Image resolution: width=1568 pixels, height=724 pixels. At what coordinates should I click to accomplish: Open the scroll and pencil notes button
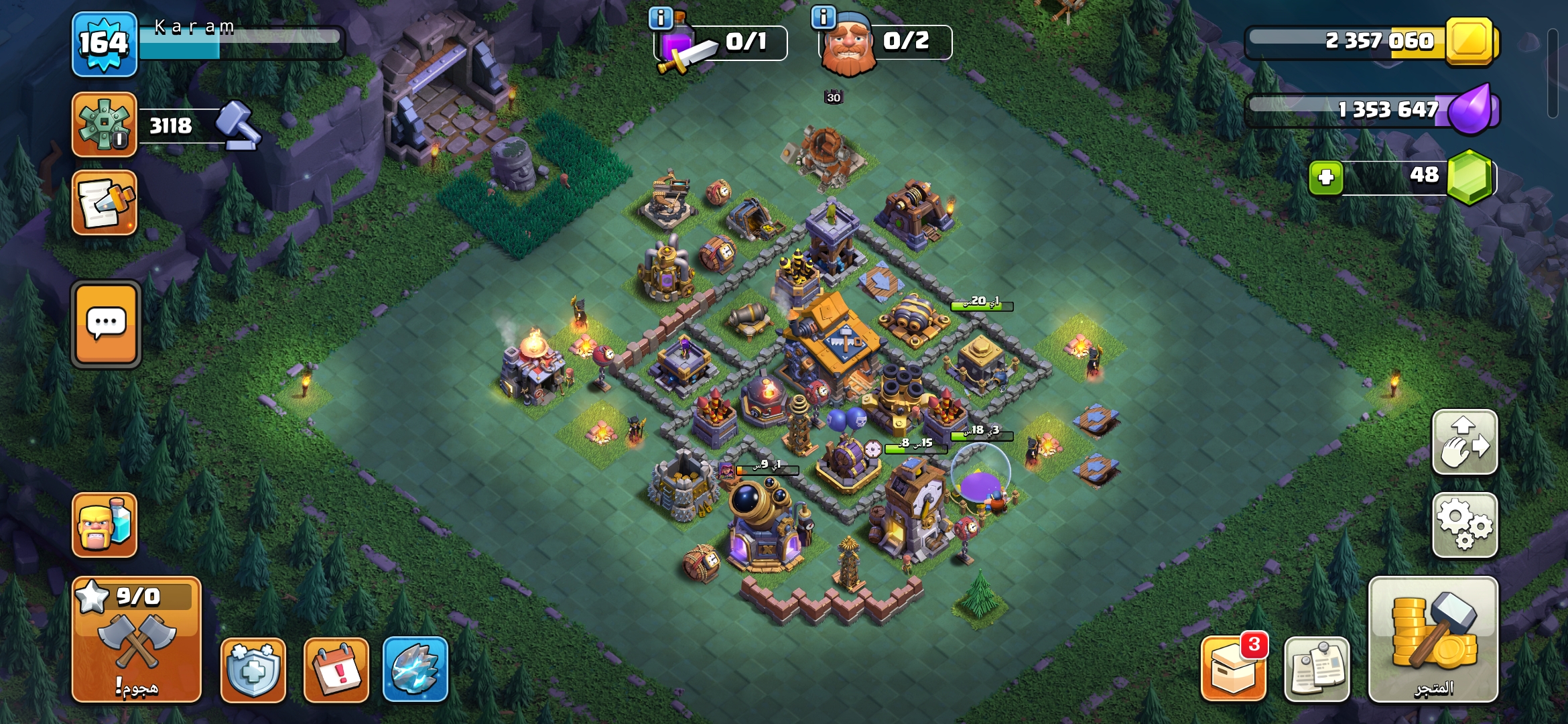(105, 202)
